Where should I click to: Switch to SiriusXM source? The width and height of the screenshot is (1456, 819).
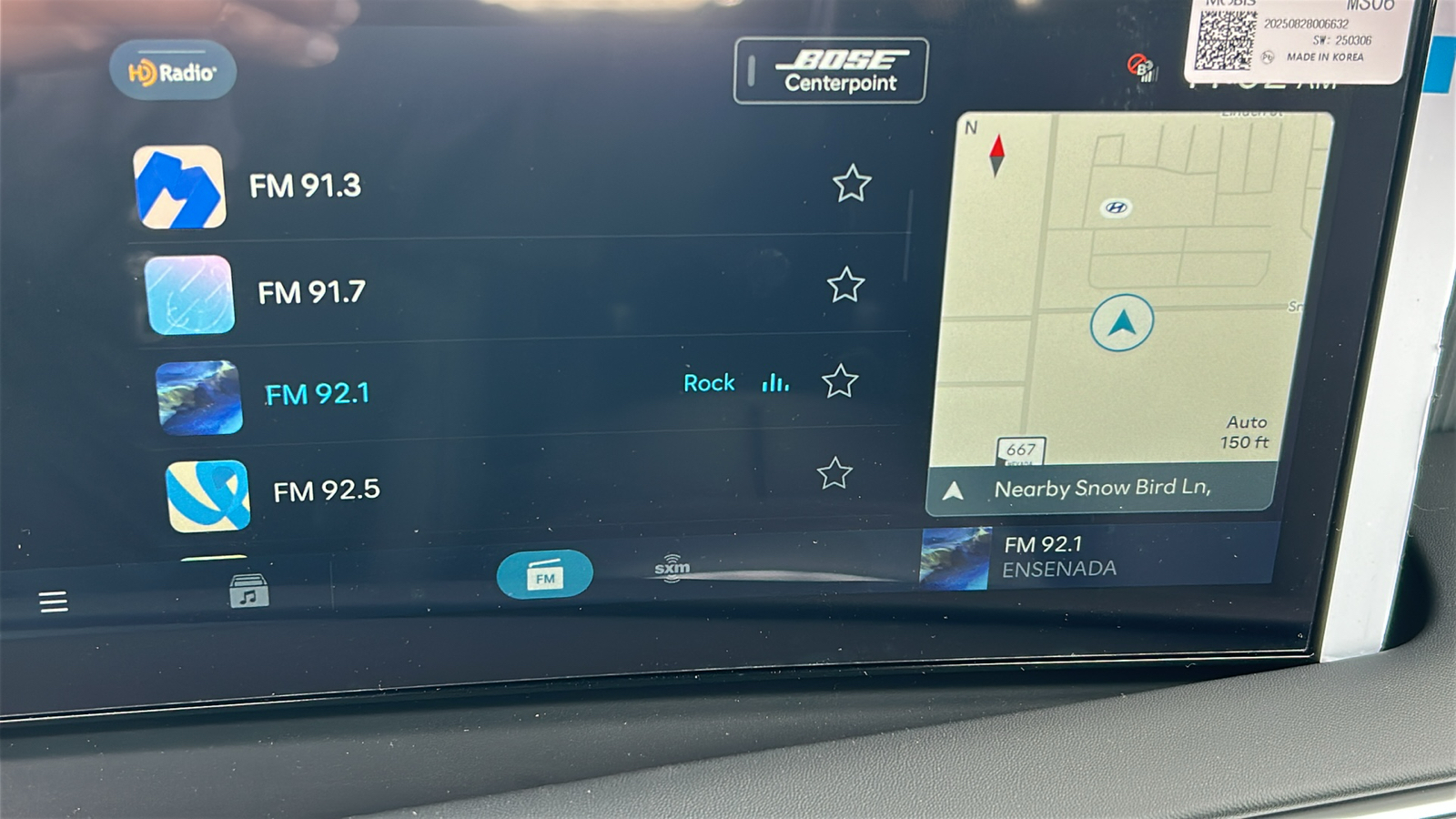(x=672, y=569)
